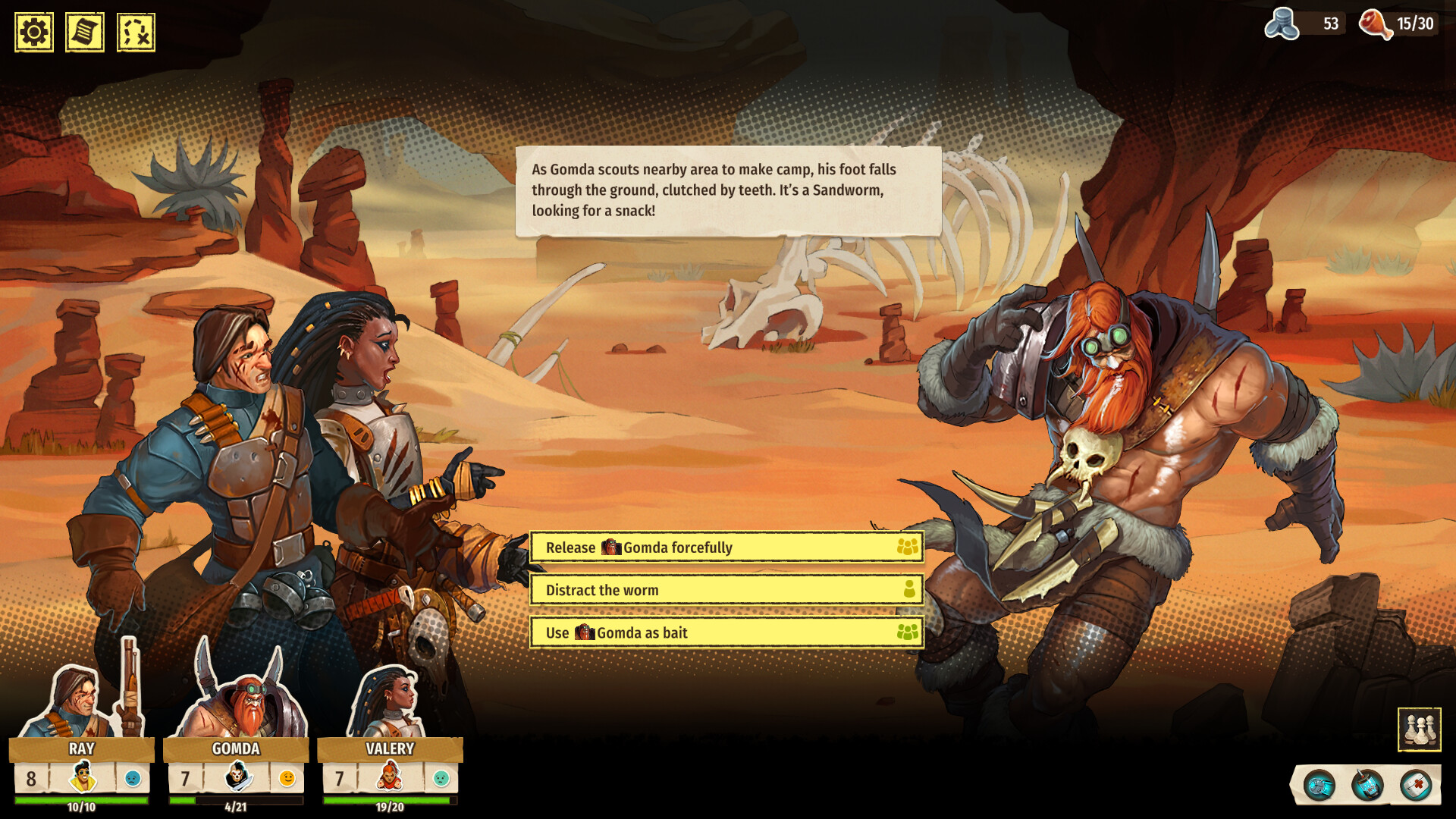
Task: Open the quest log scroll icon
Action: pyautogui.click(x=83, y=32)
